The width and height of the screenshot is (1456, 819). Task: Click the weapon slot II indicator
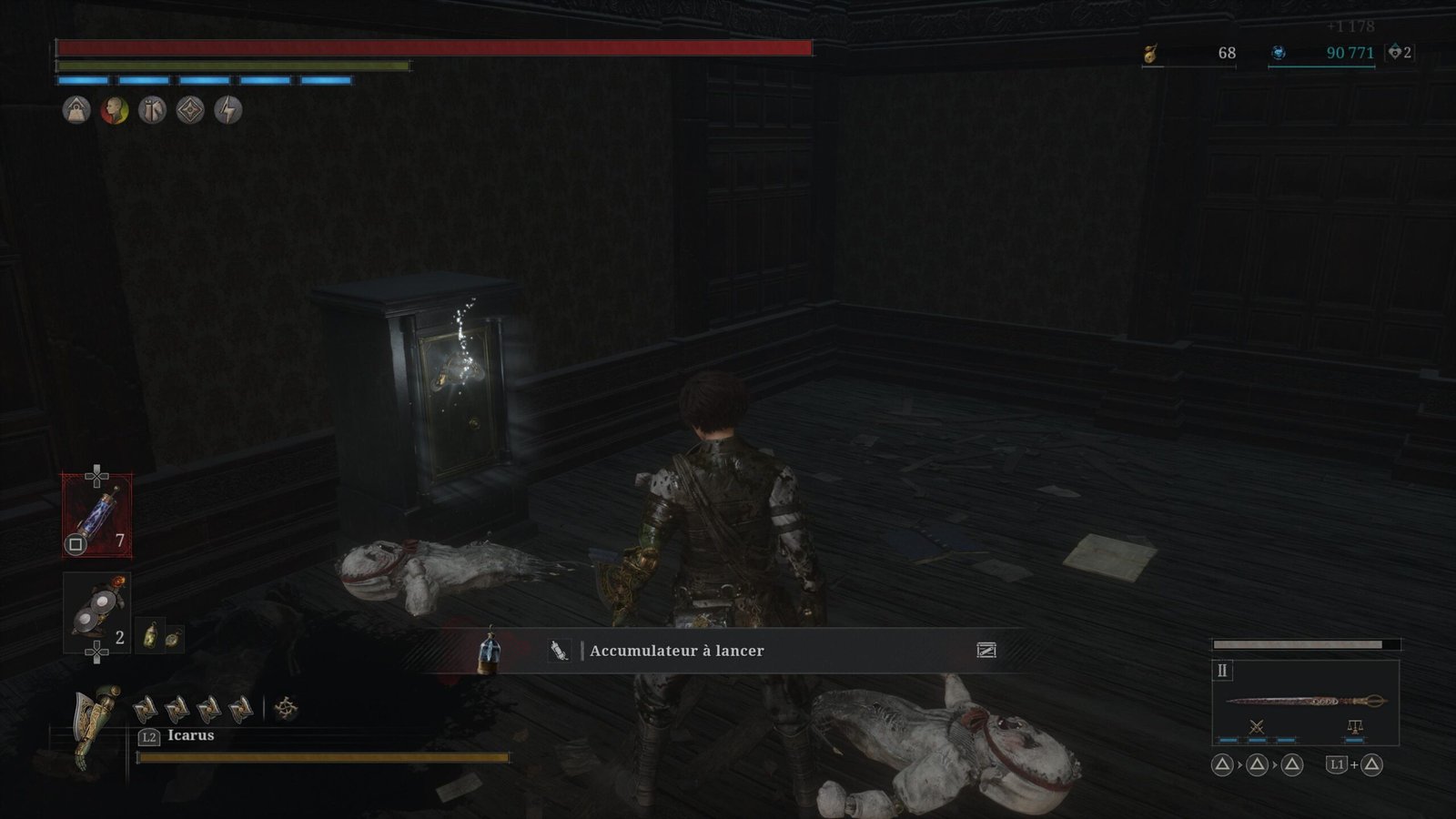click(x=1222, y=671)
